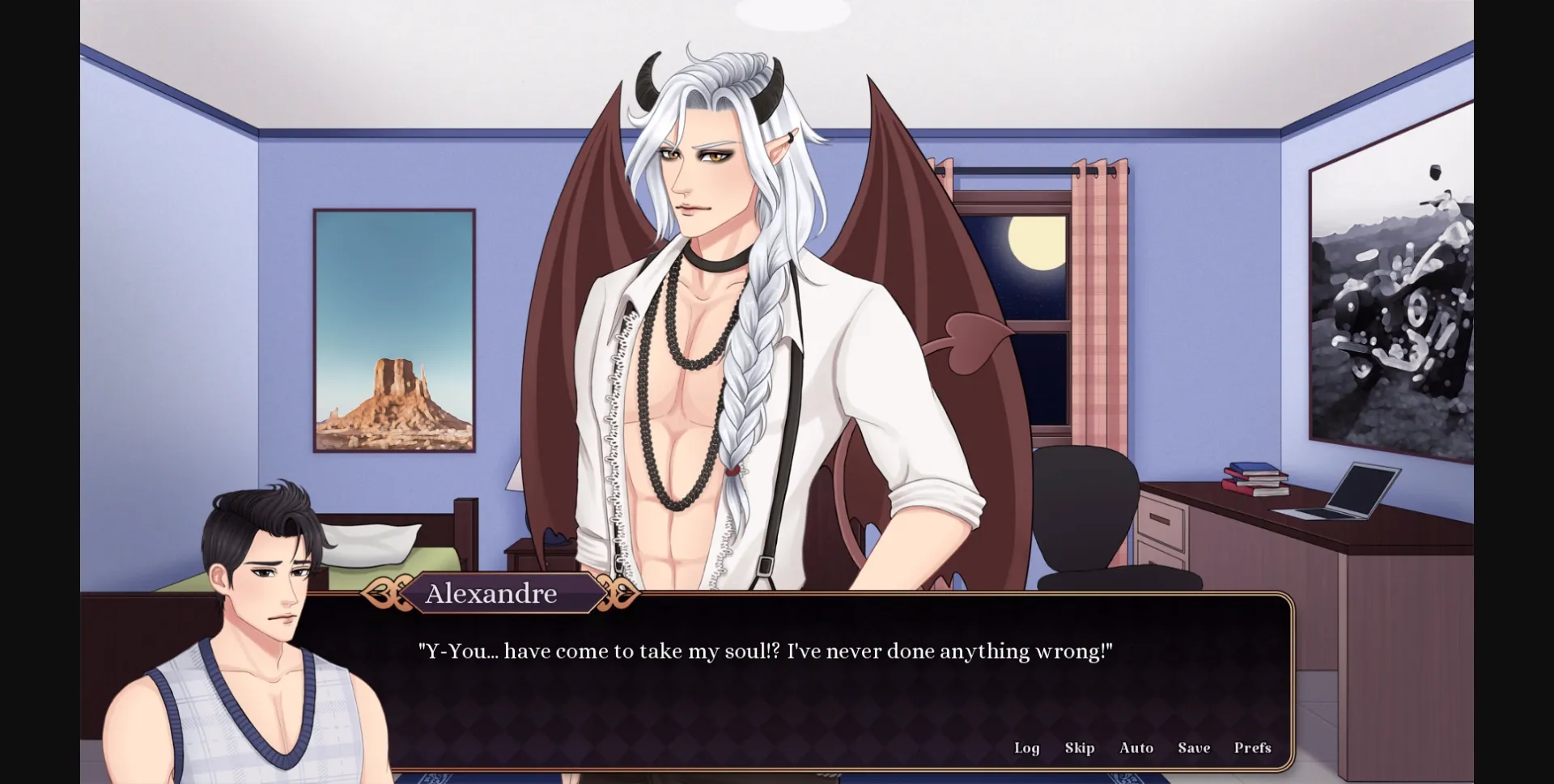Save the current game
Screen dimensions: 1554x784
(1193, 748)
